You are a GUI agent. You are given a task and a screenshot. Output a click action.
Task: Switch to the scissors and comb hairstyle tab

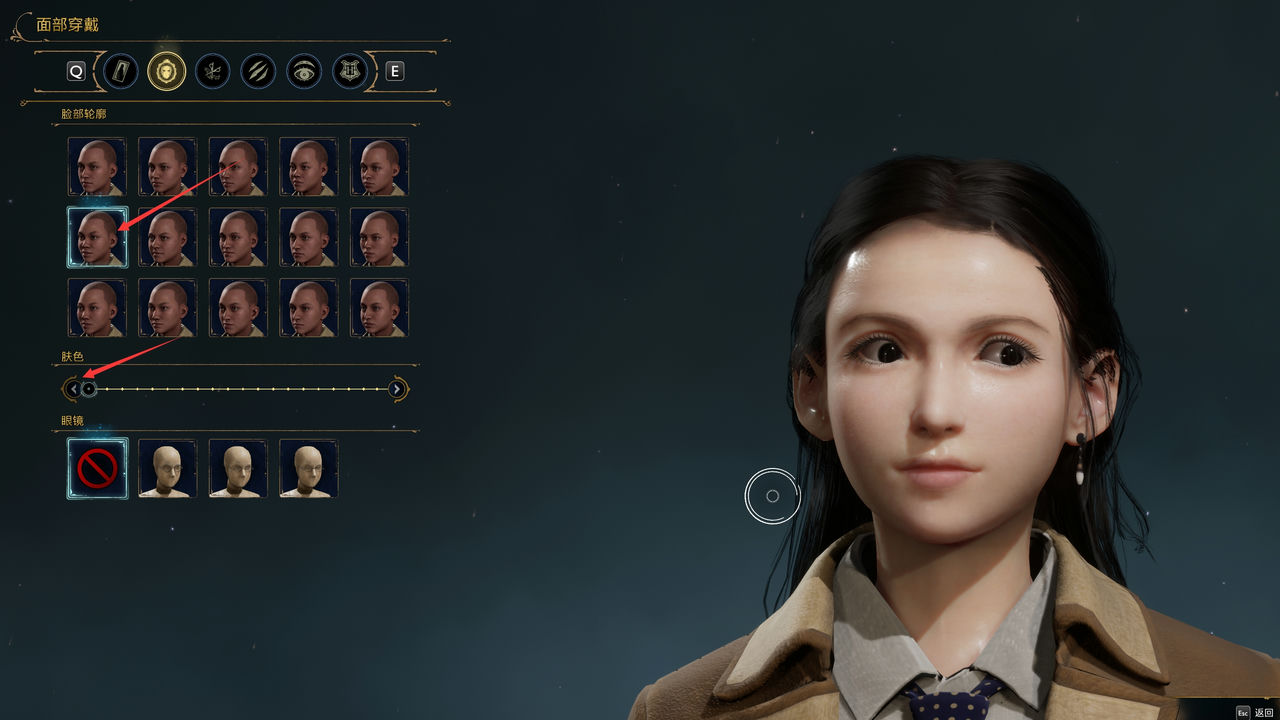click(x=213, y=71)
